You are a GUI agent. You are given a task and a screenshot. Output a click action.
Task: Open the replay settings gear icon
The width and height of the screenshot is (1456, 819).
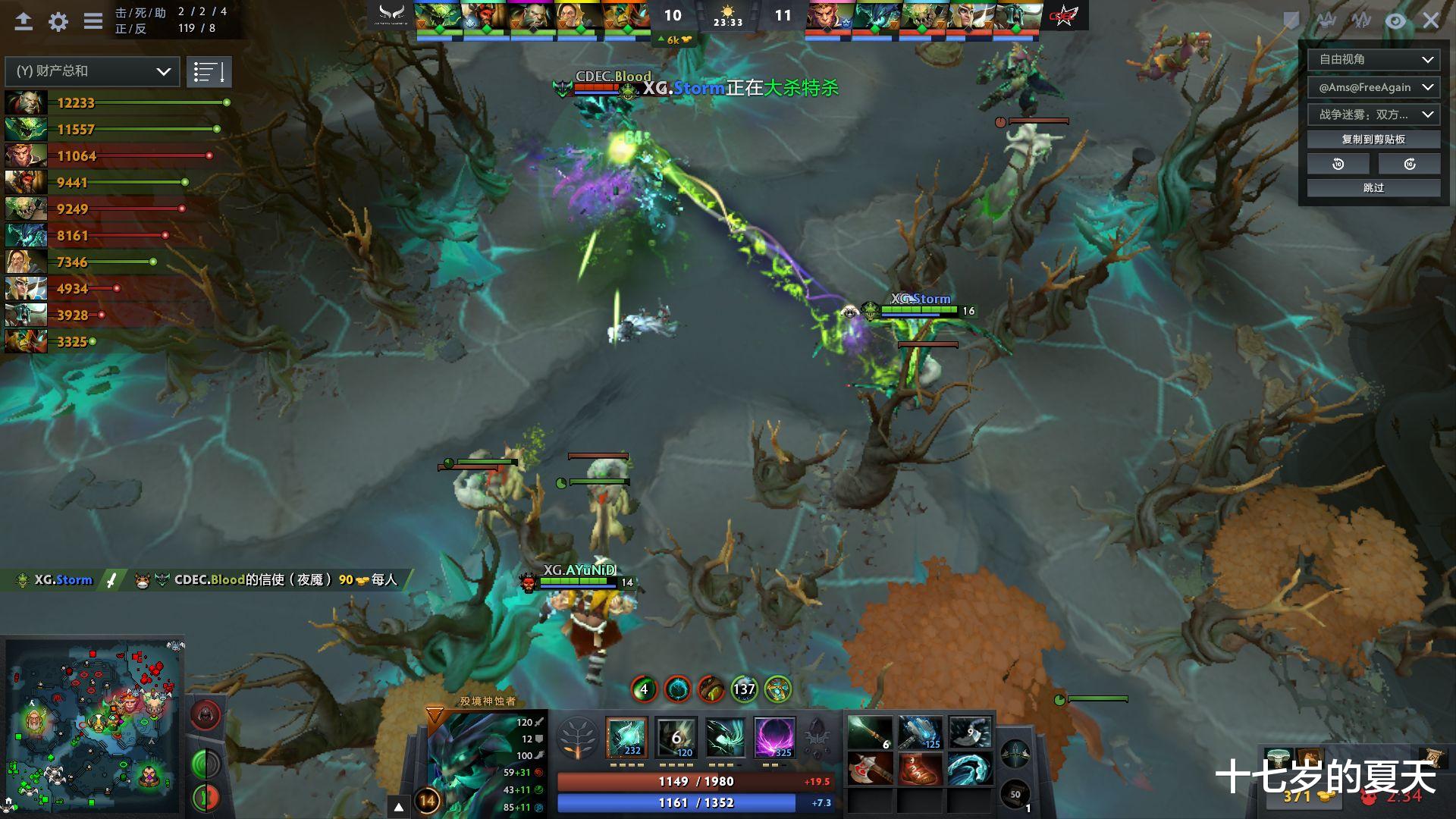[x=57, y=21]
